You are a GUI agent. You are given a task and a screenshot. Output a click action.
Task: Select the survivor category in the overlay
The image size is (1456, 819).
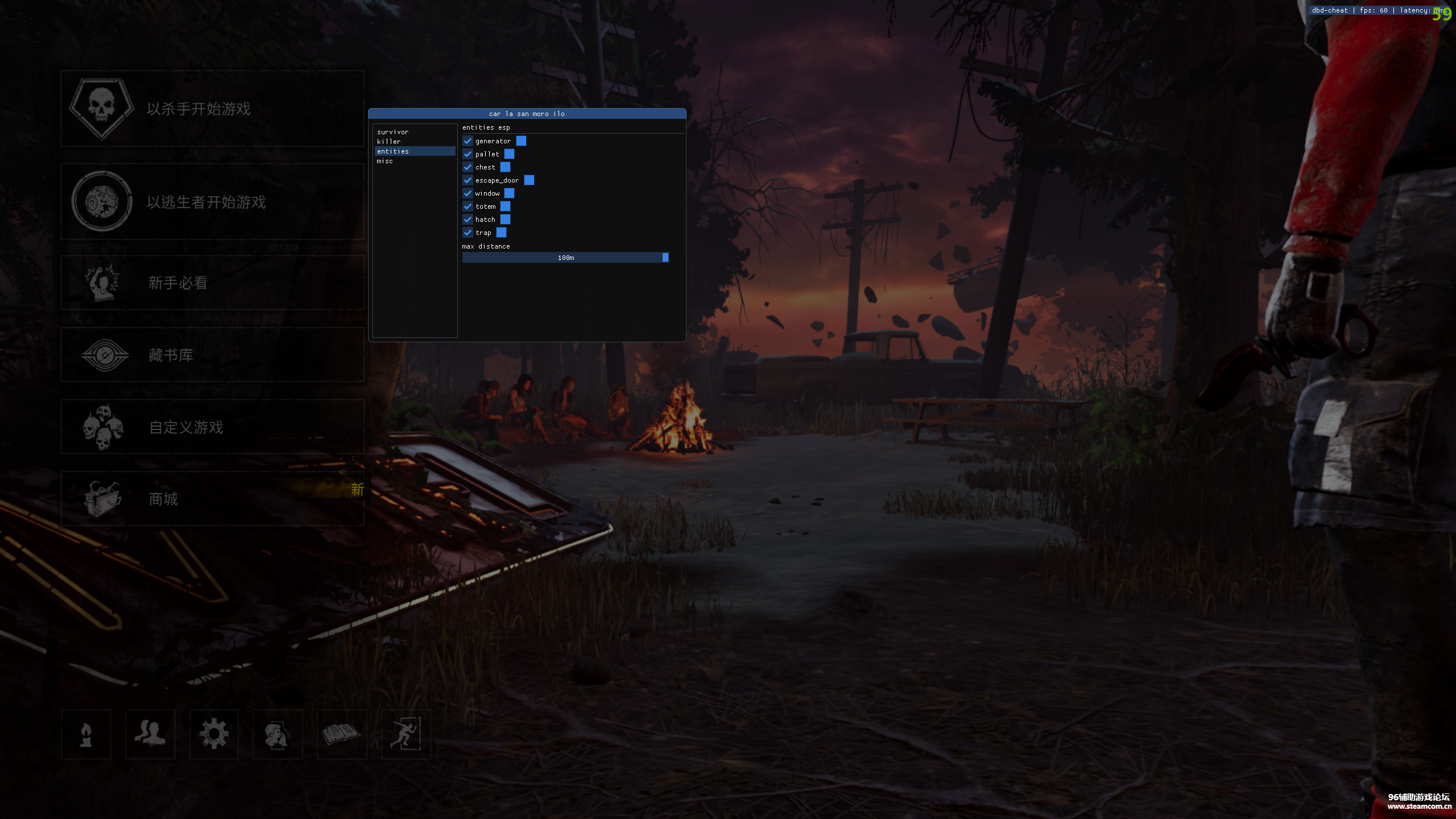coord(393,132)
